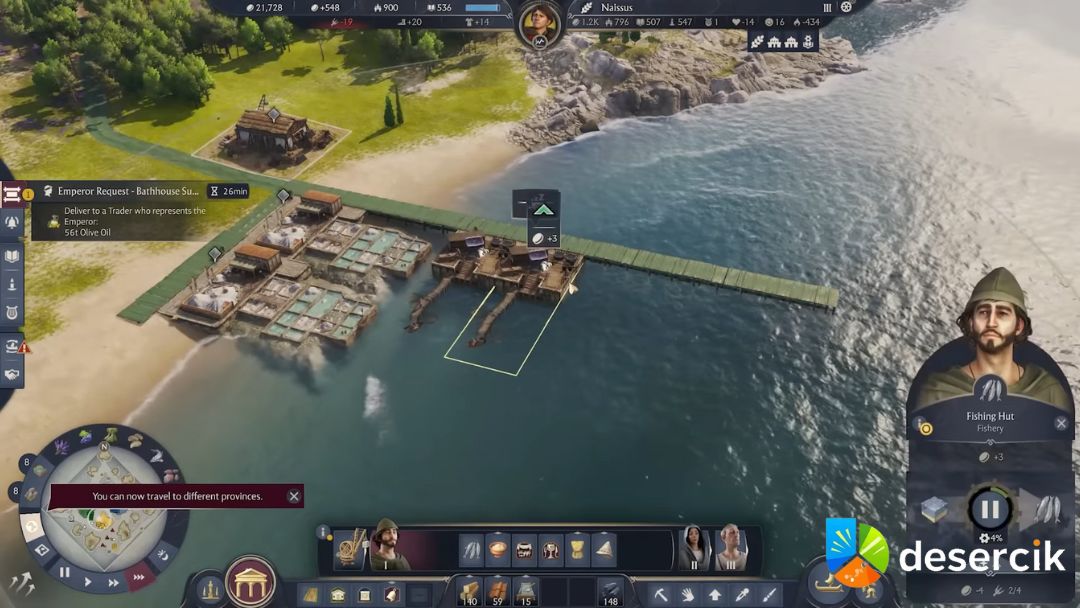Close the Fishing Hut info panel
Viewport: 1080px width, 608px height.
(1061, 423)
